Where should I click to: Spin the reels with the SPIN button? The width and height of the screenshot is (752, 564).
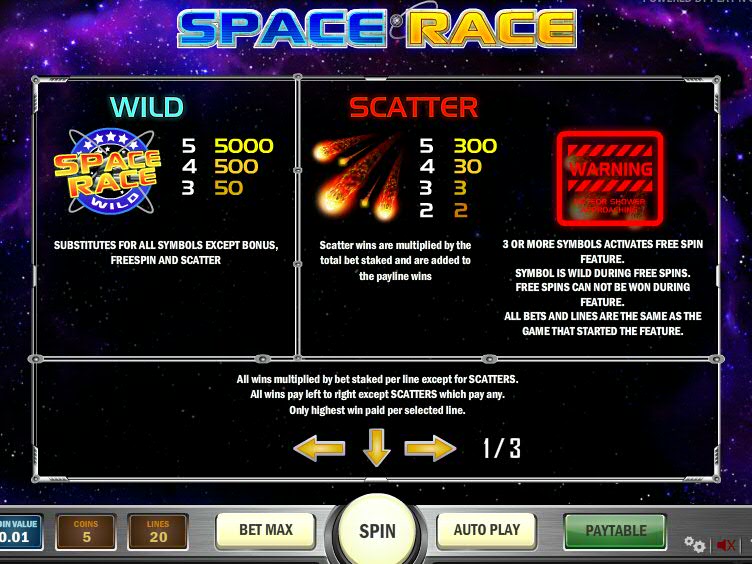click(x=377, y=531)
